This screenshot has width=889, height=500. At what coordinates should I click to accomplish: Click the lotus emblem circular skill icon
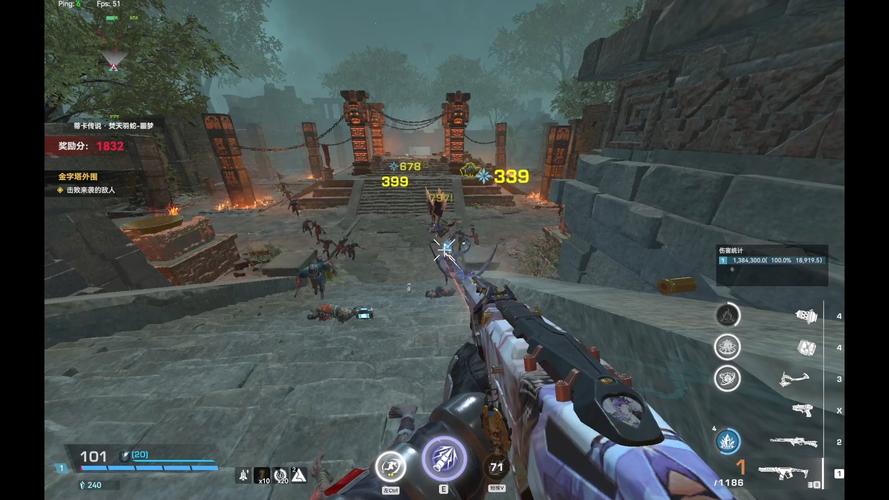pos(727,347)
